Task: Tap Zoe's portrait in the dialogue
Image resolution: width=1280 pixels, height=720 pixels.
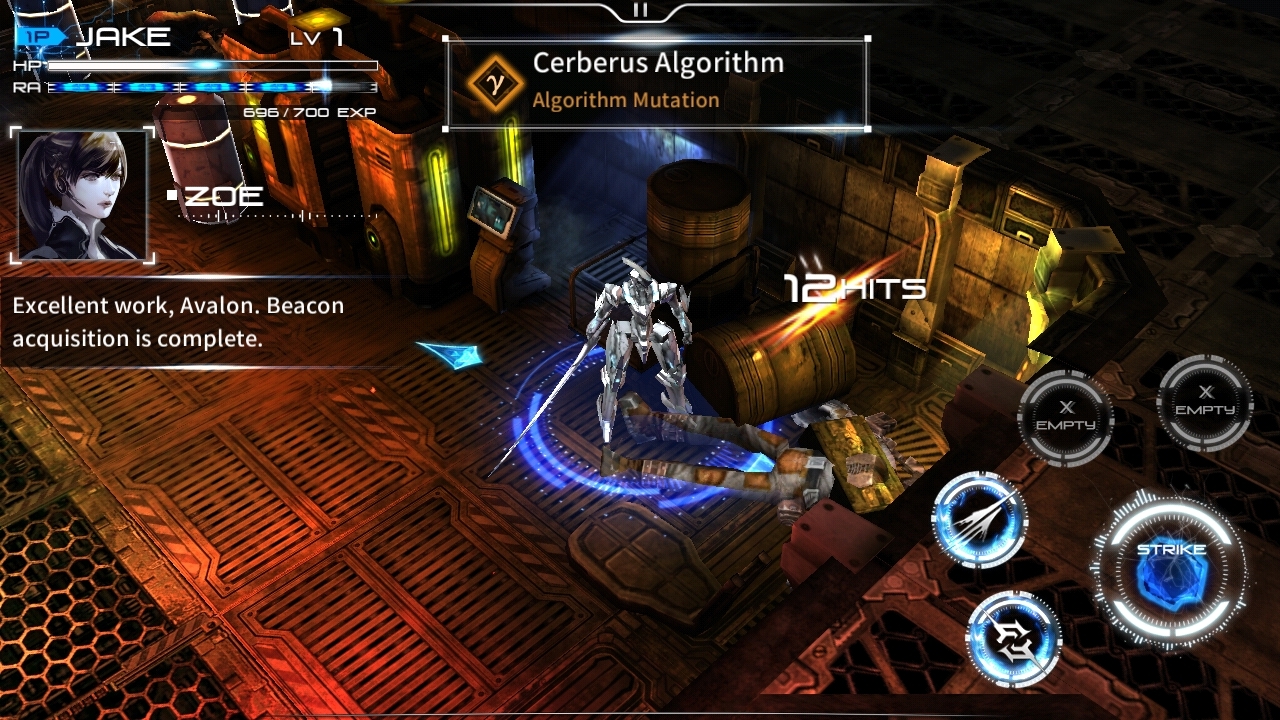Action: point(82,195)
